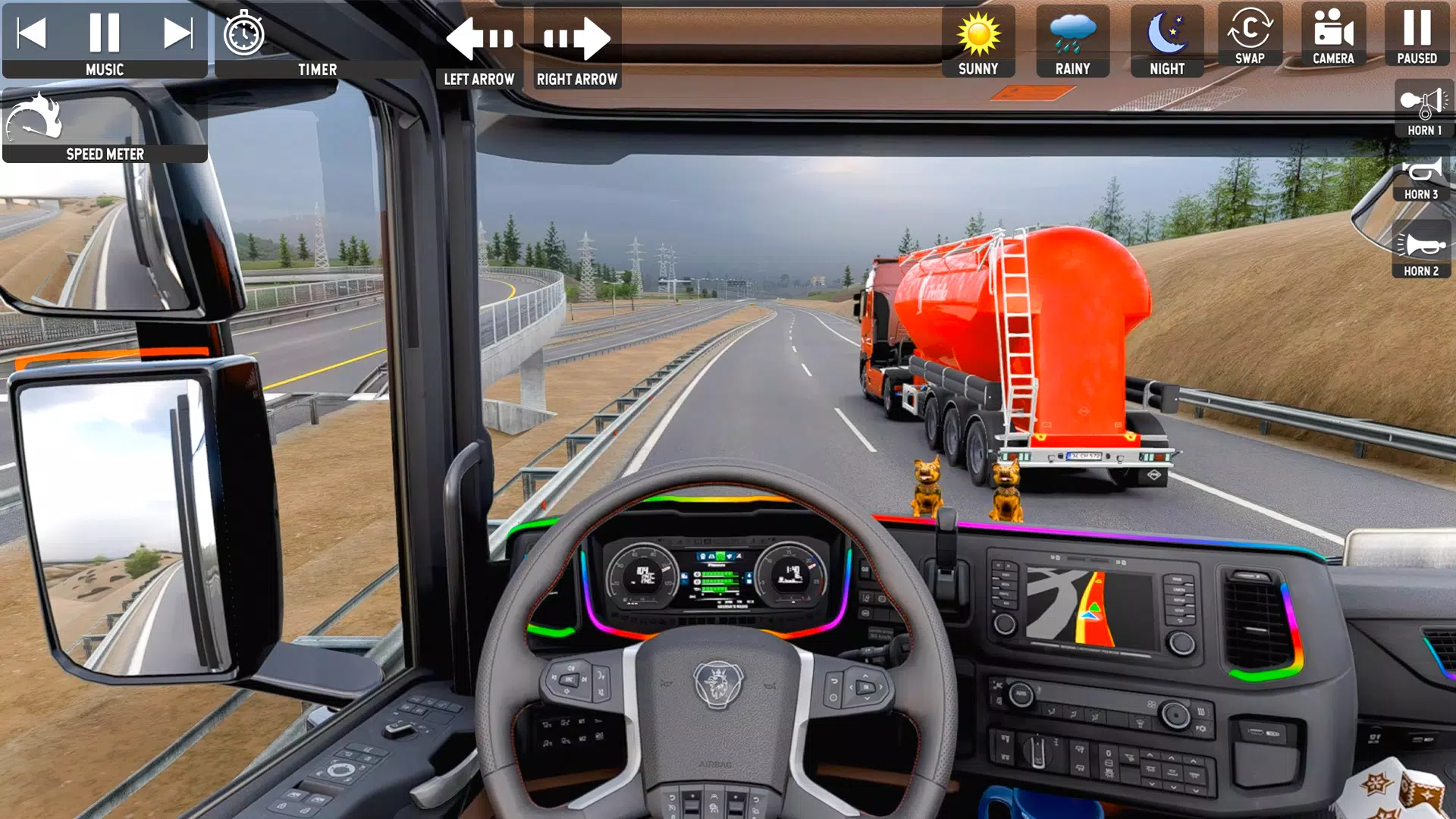
Task: Go to previous music track
Action: tap(31, 32)
